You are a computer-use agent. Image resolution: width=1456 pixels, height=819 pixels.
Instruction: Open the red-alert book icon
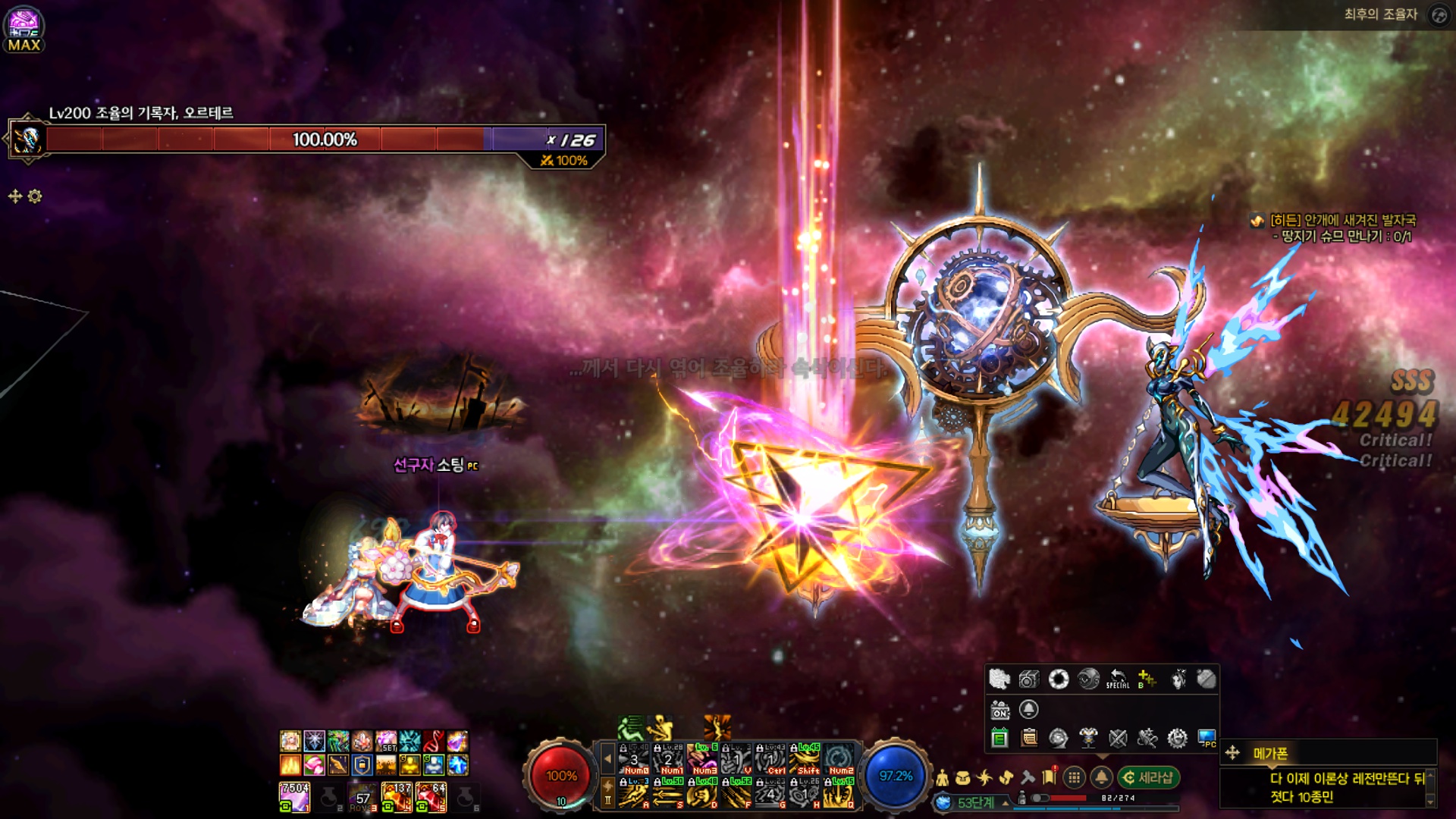[x=1050, y=776]
